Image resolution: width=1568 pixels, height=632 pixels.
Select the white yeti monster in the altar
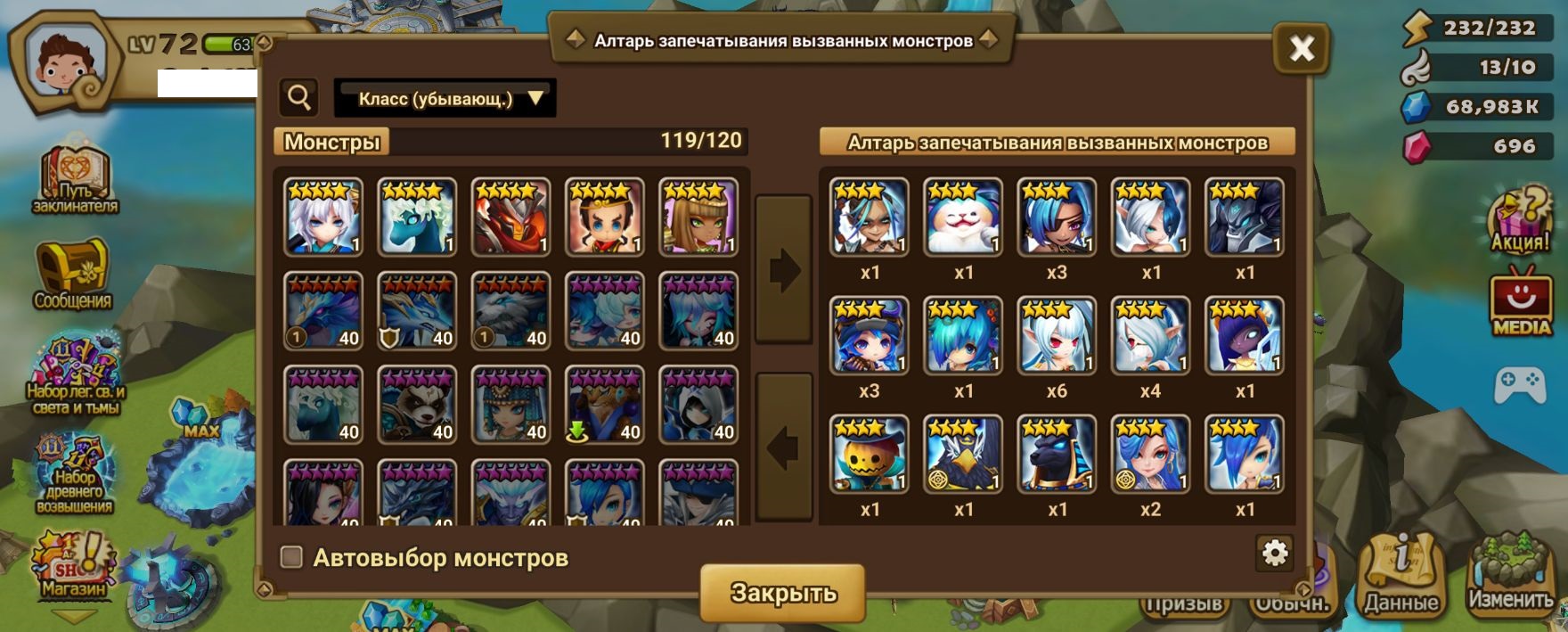coord(963,217)
